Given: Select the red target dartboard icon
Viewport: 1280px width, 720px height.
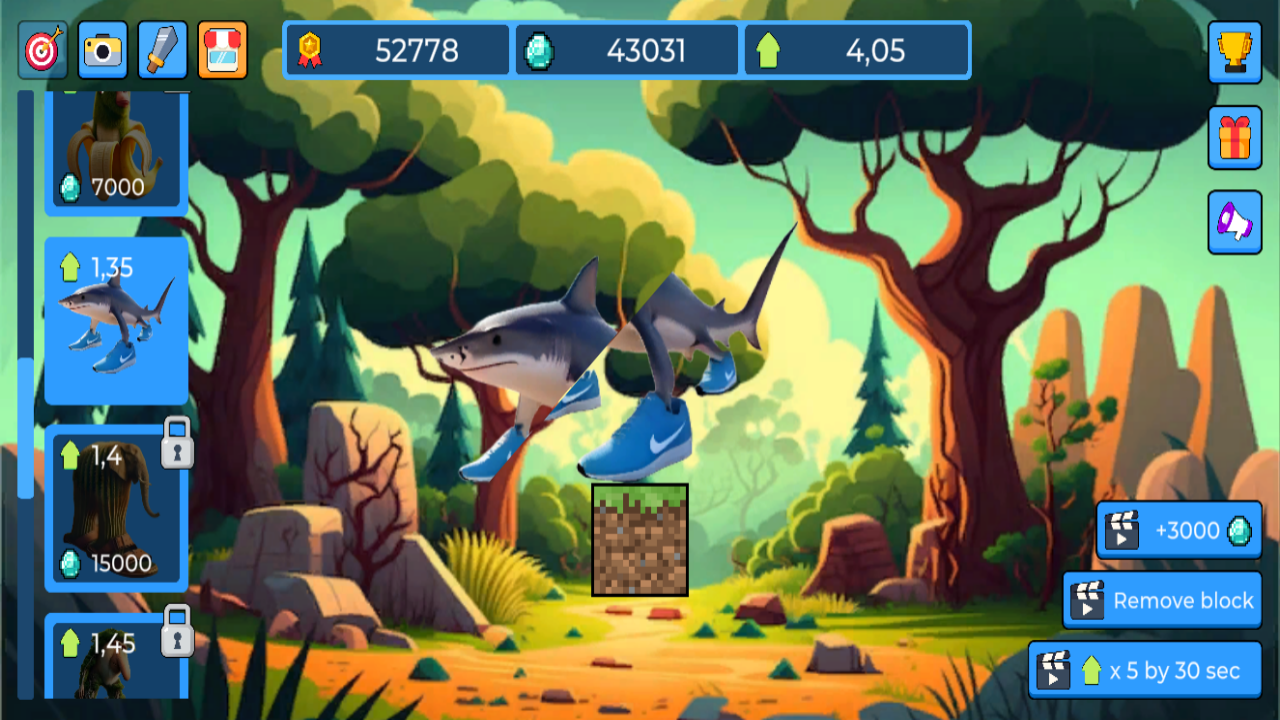Looking at the screenshot, I should coord(43,50).
